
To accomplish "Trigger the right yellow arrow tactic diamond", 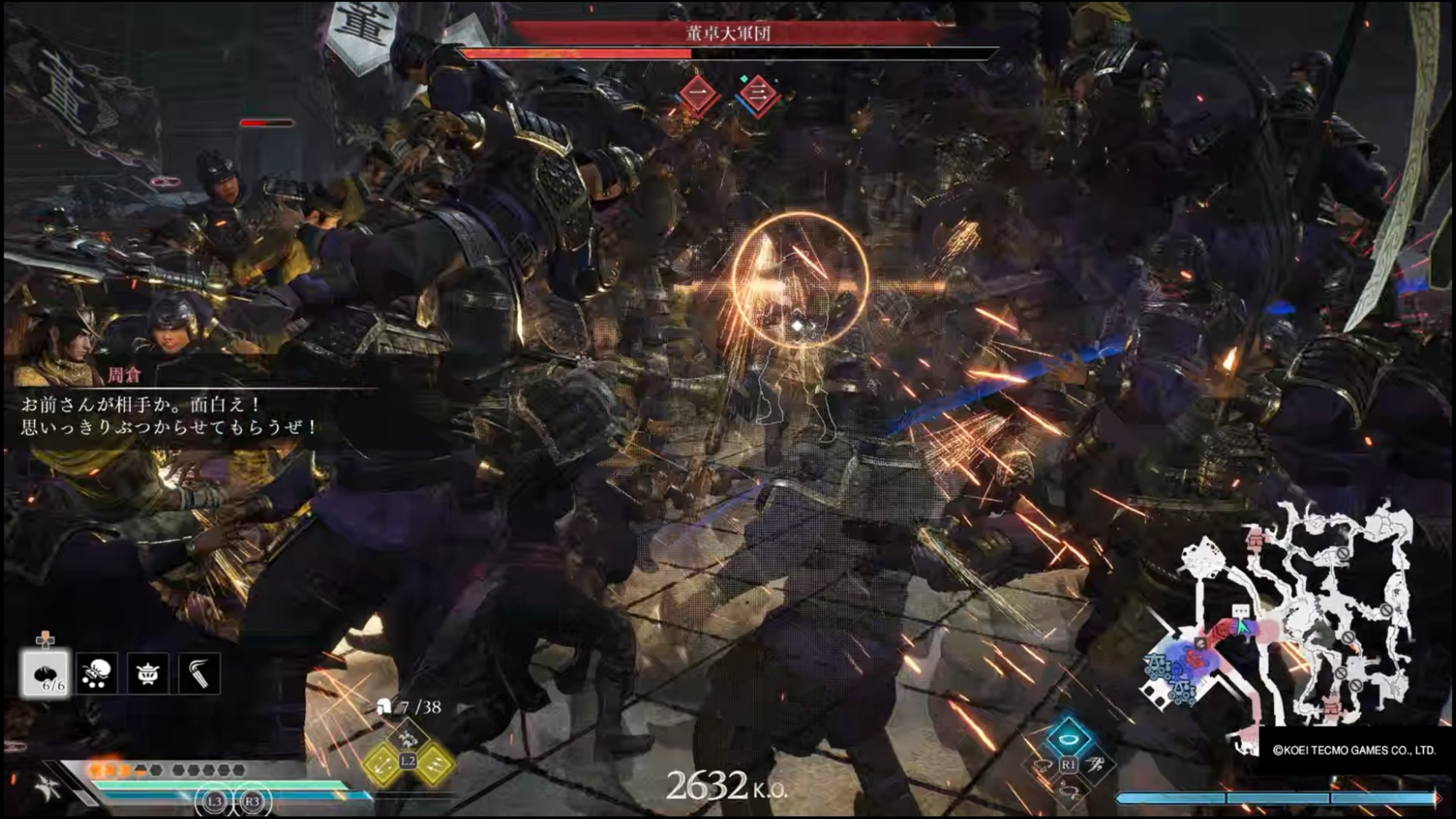I will click(434, 763).
